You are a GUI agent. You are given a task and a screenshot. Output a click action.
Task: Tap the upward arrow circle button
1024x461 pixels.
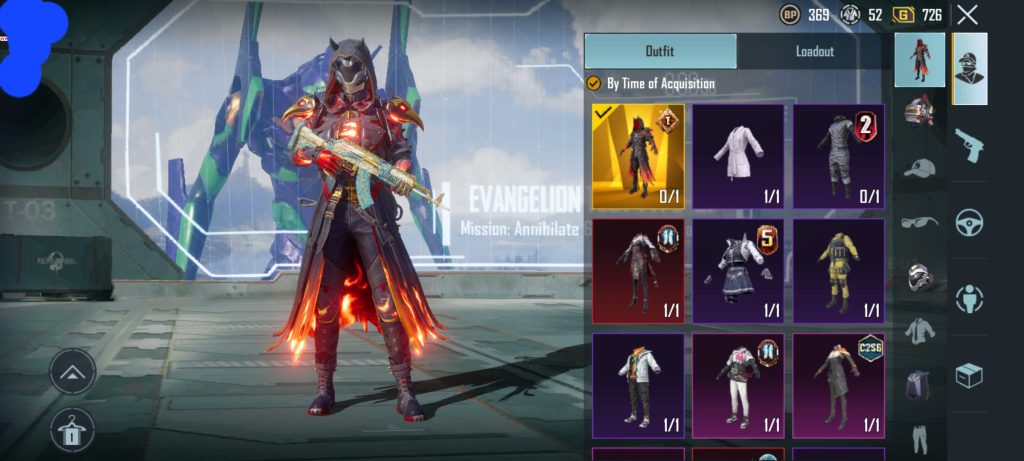coord(72,371)
